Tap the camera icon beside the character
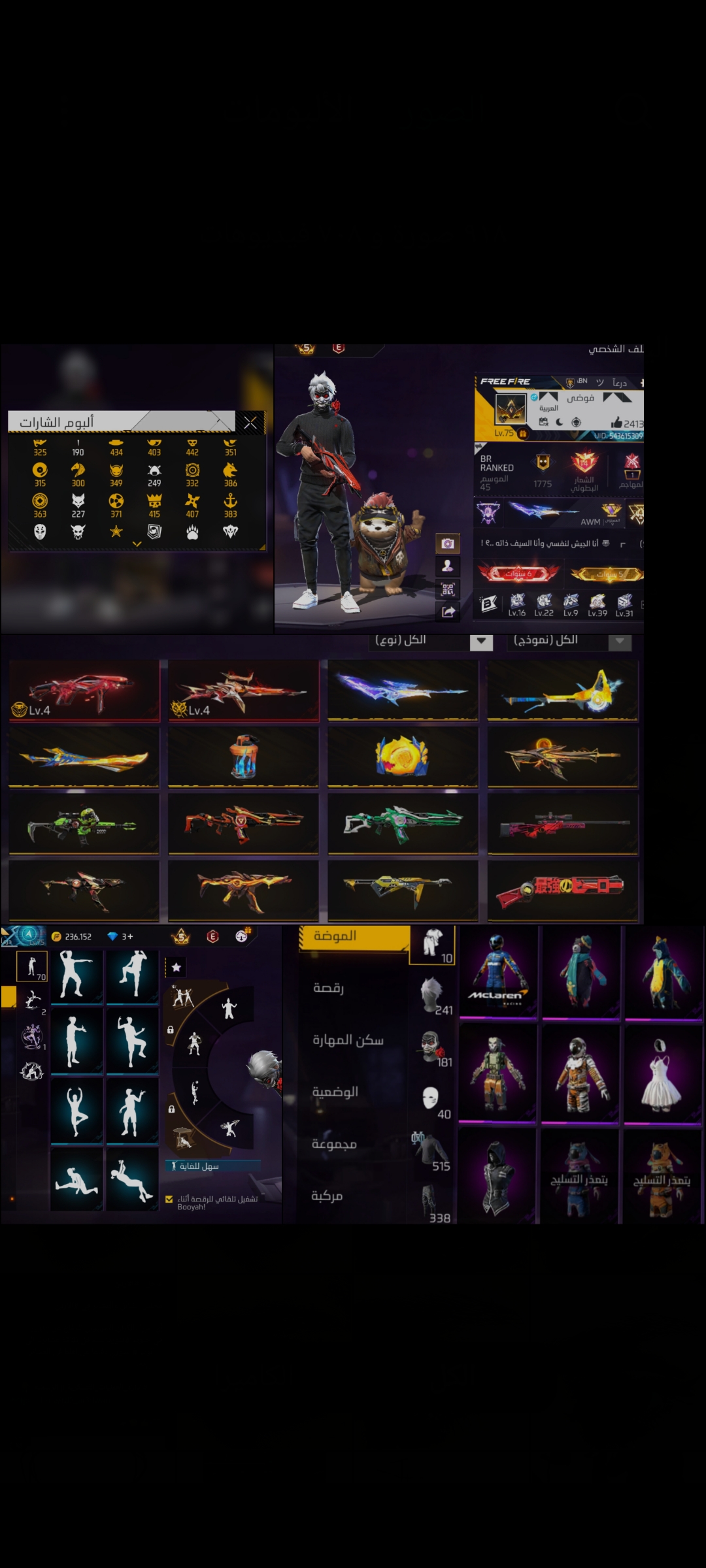This screenshot has width=706, height=1568. (x=448, y=544)
